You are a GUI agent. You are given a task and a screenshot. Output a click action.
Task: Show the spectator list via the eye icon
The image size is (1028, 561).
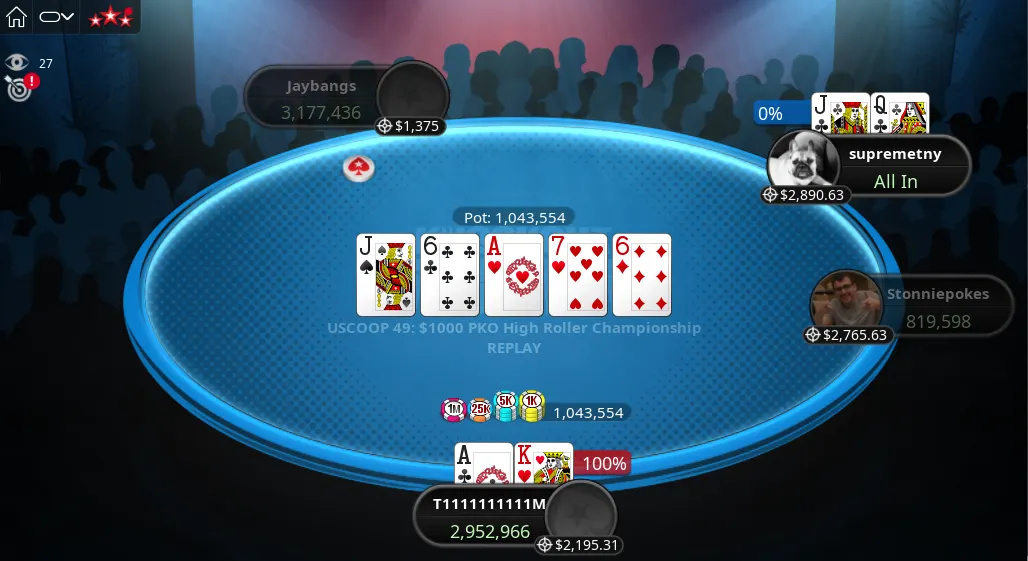point(16,63)
